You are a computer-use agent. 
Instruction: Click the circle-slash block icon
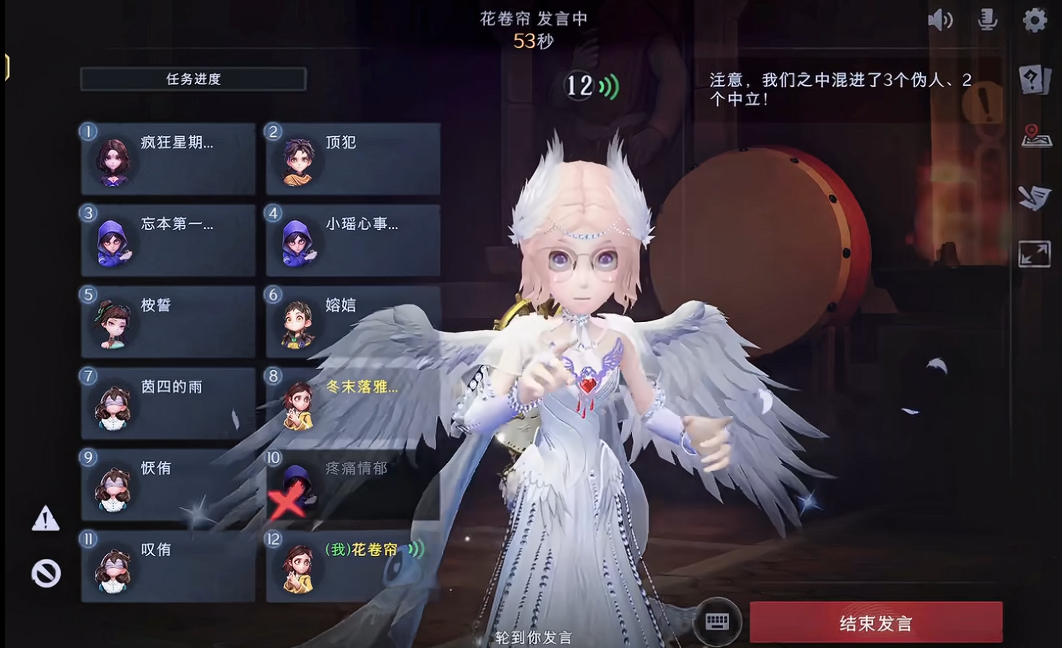click(46, 573)
